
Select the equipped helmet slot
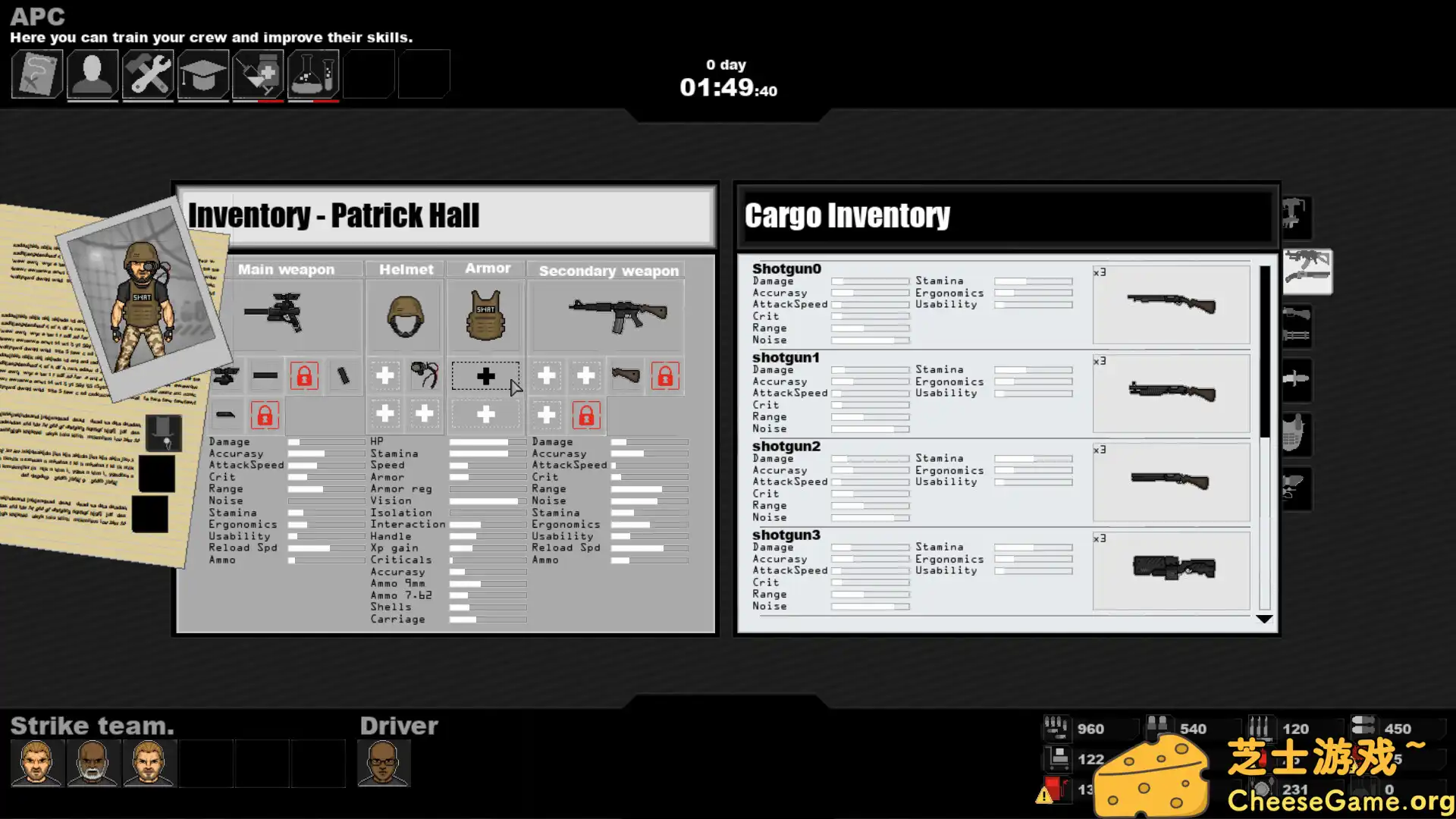click(405, 315)
